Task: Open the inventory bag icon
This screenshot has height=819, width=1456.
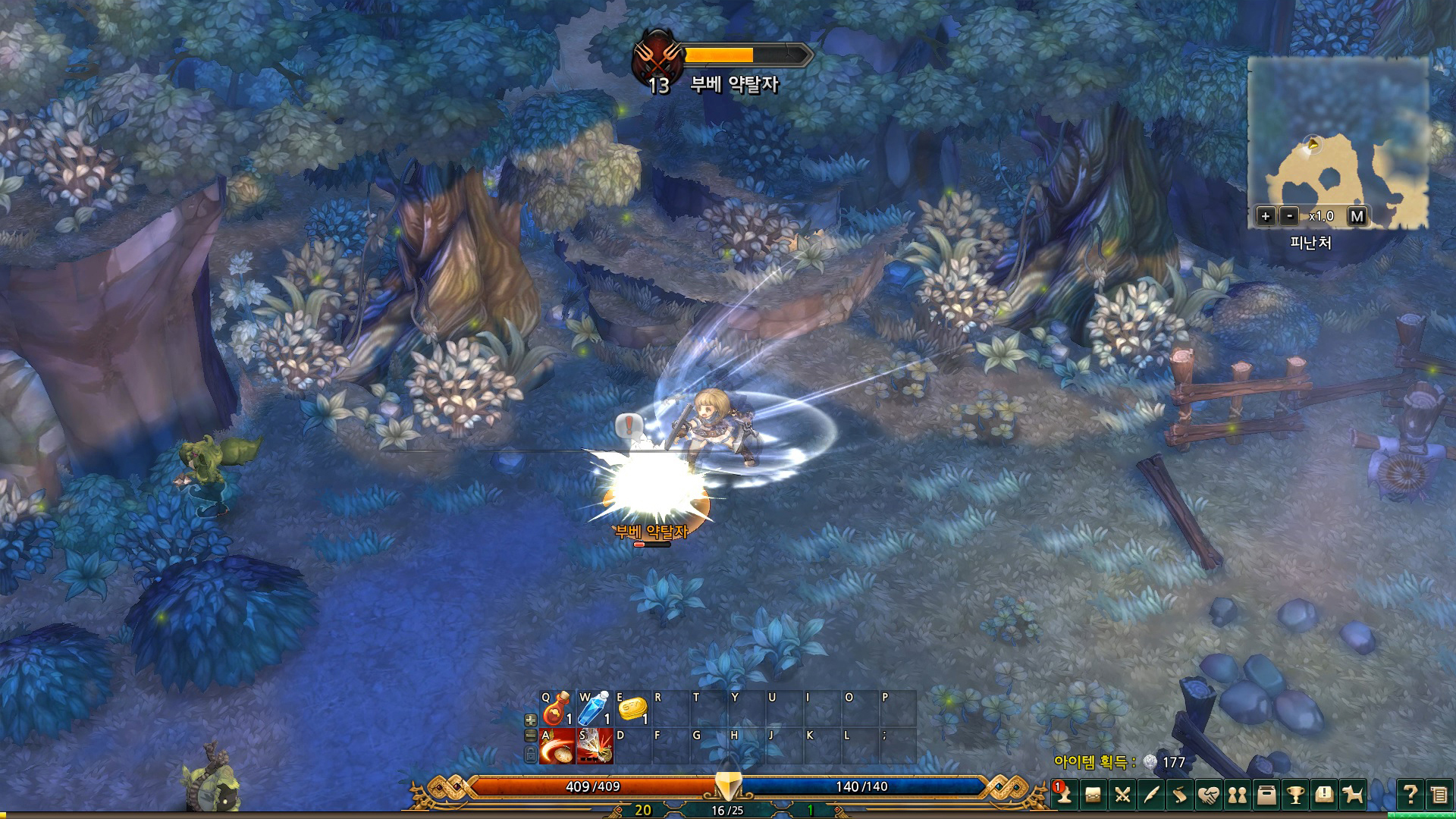Action: tap(1094, 795)
